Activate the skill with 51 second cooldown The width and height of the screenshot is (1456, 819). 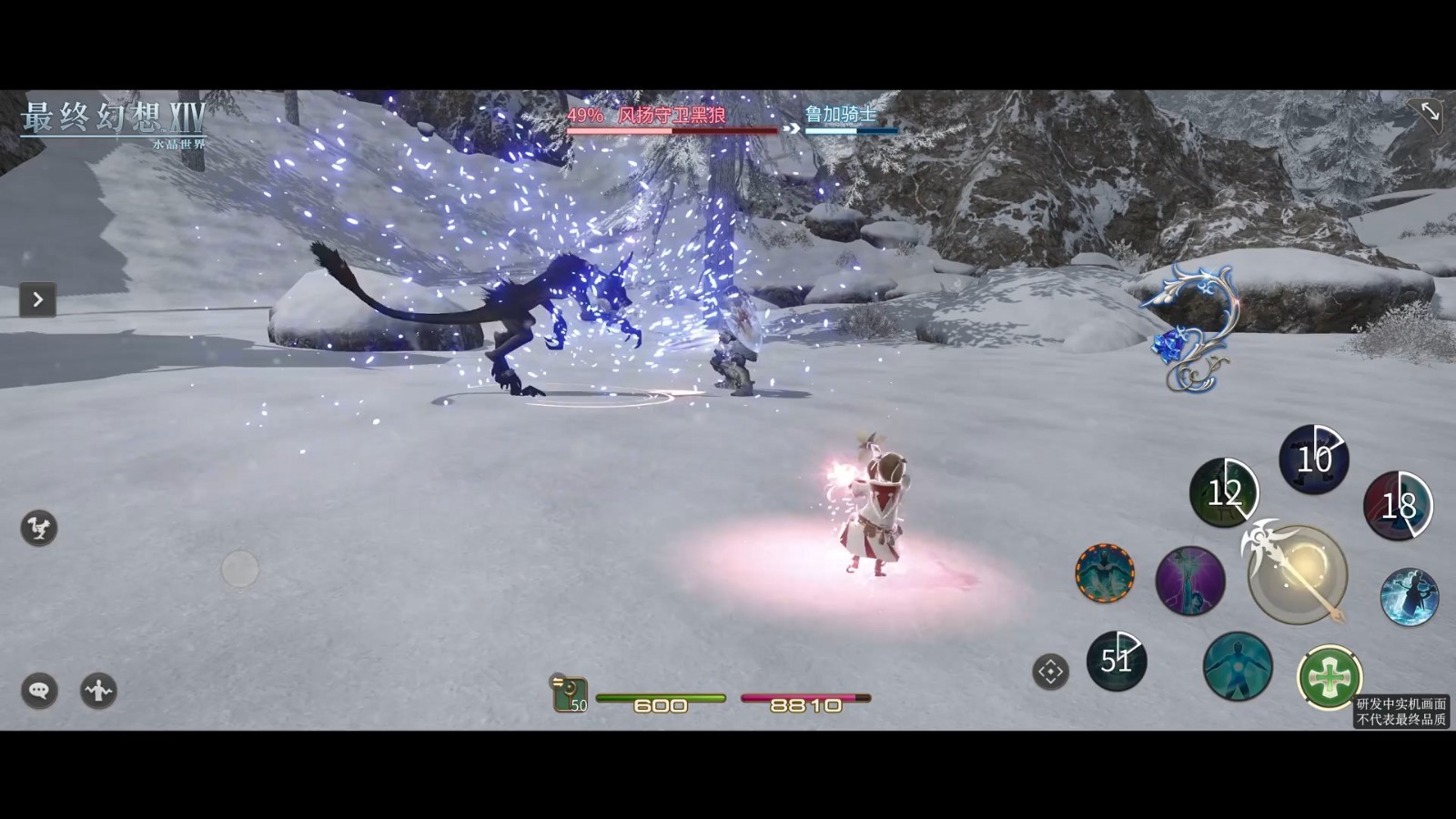(1117, 660)
